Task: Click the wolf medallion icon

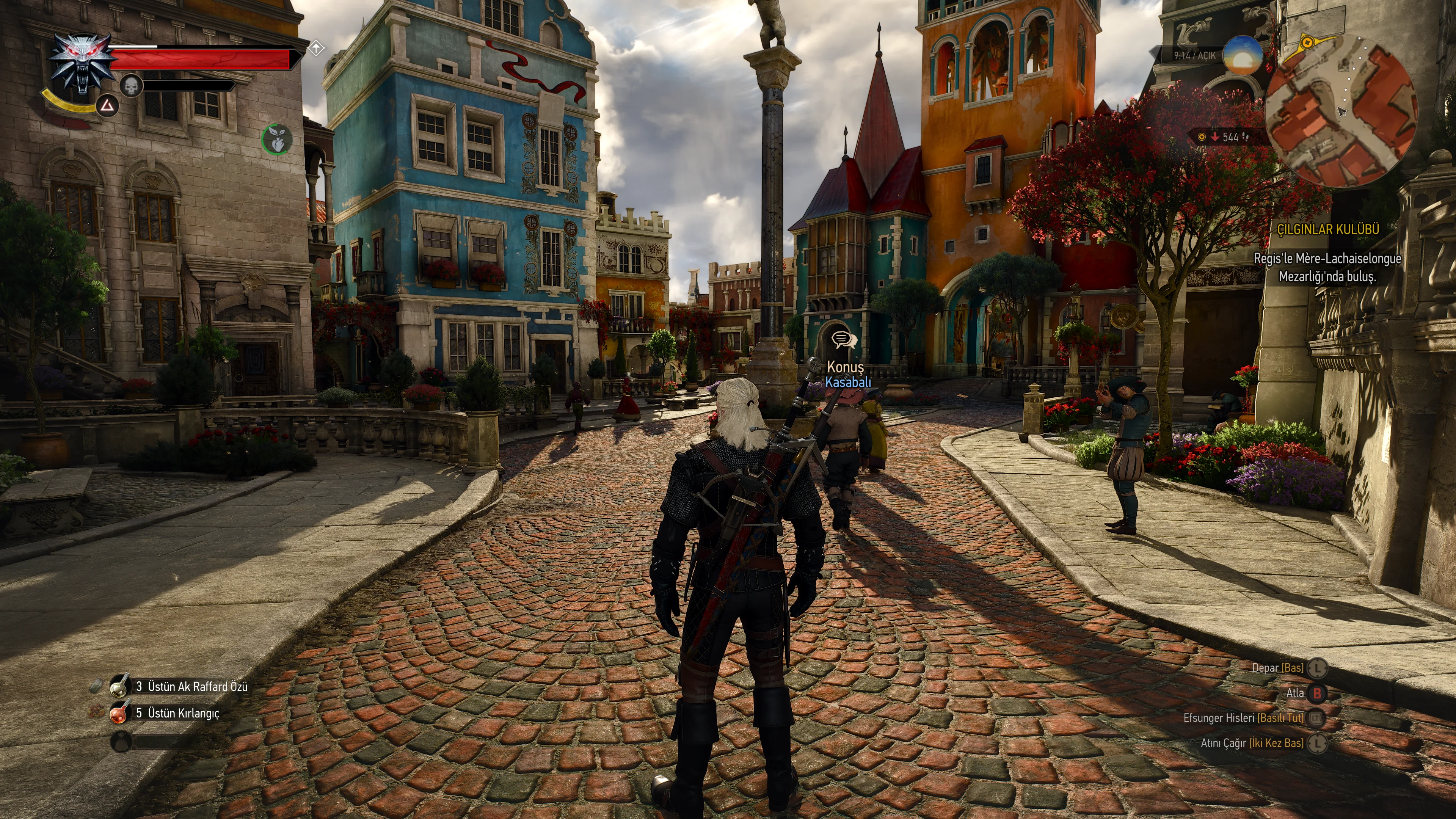Action: [80, 63]
